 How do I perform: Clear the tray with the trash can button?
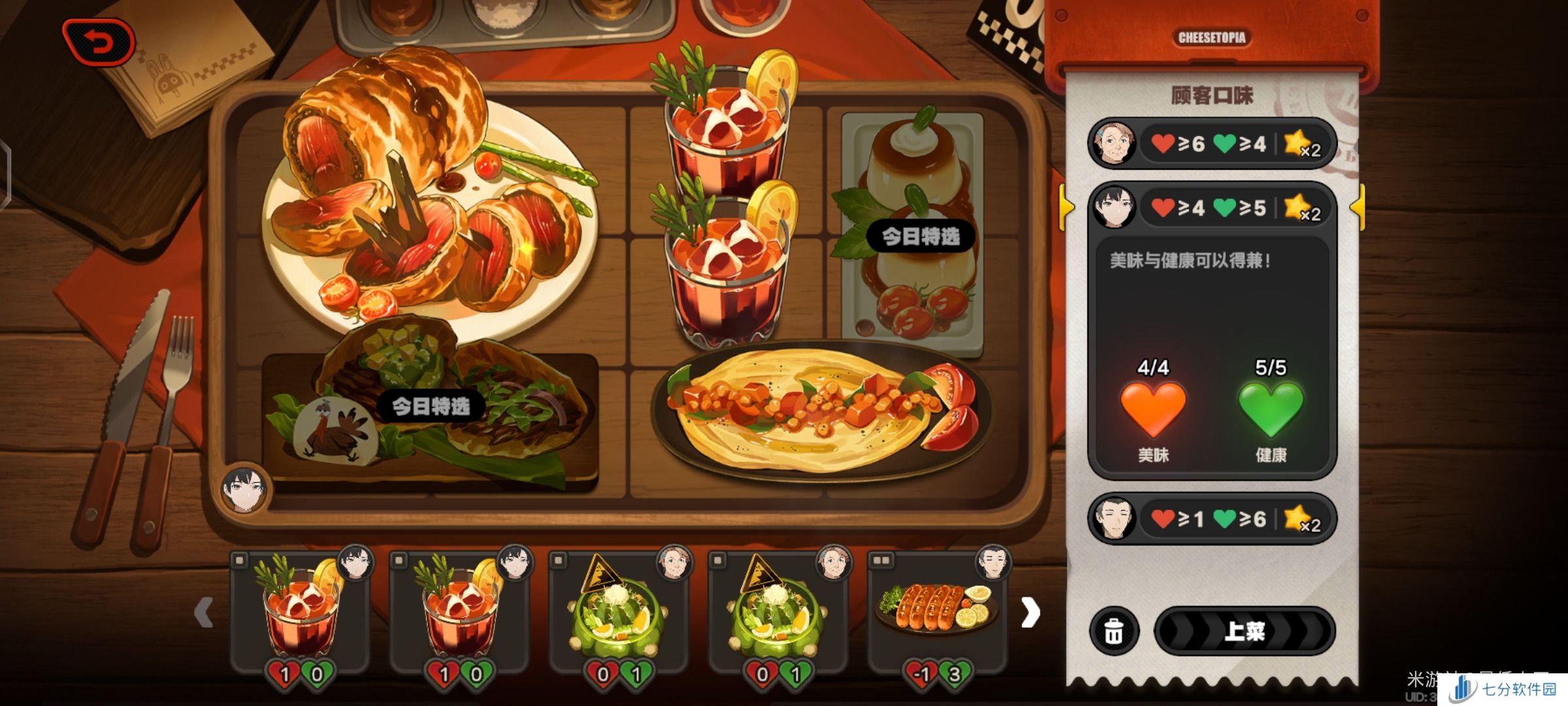pos(1114,631)
